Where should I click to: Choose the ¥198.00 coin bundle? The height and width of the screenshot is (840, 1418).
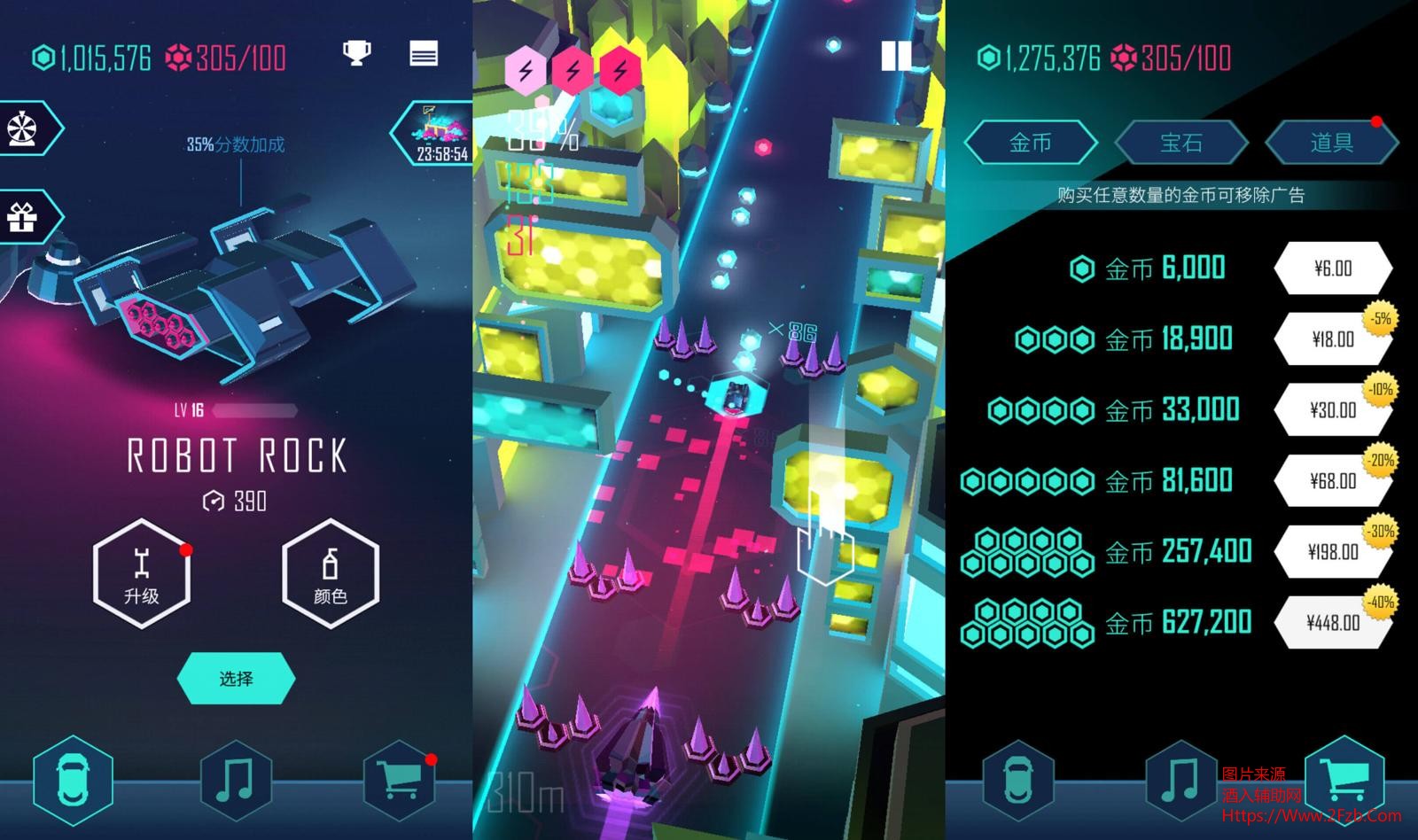[1332, 552]
